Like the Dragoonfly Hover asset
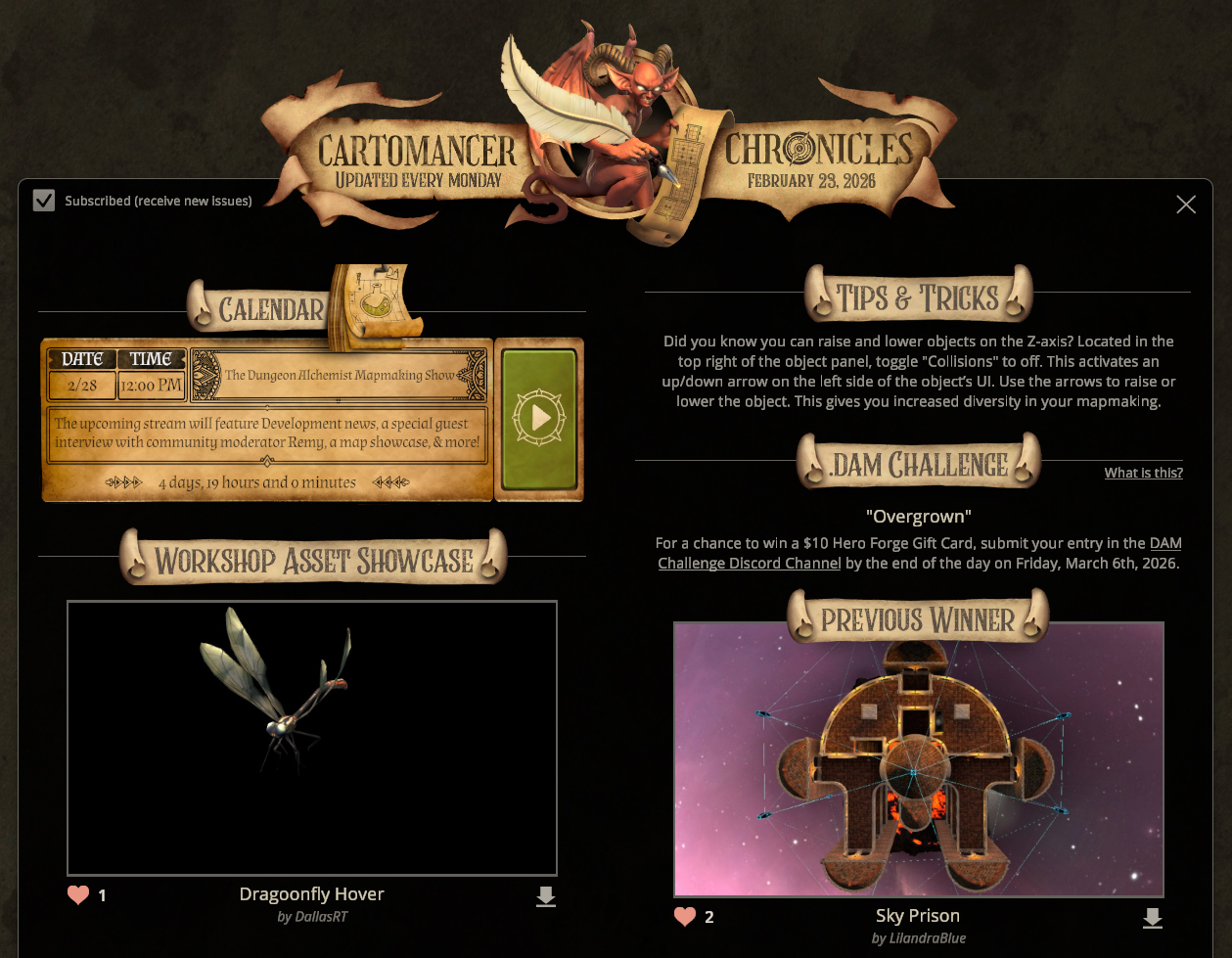The width and height of the screenshot is (1232, 958). click(x=78, y=894)
